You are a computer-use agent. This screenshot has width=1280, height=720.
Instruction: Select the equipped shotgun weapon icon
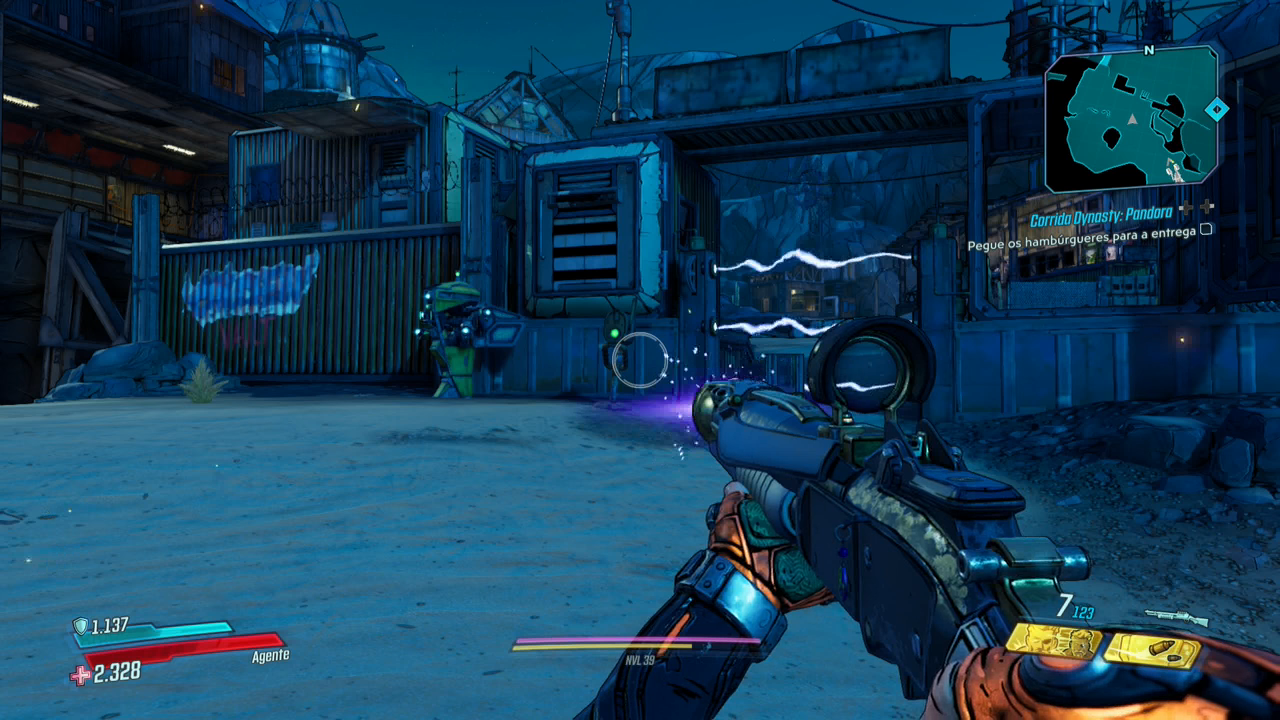tap(1176, 617)
